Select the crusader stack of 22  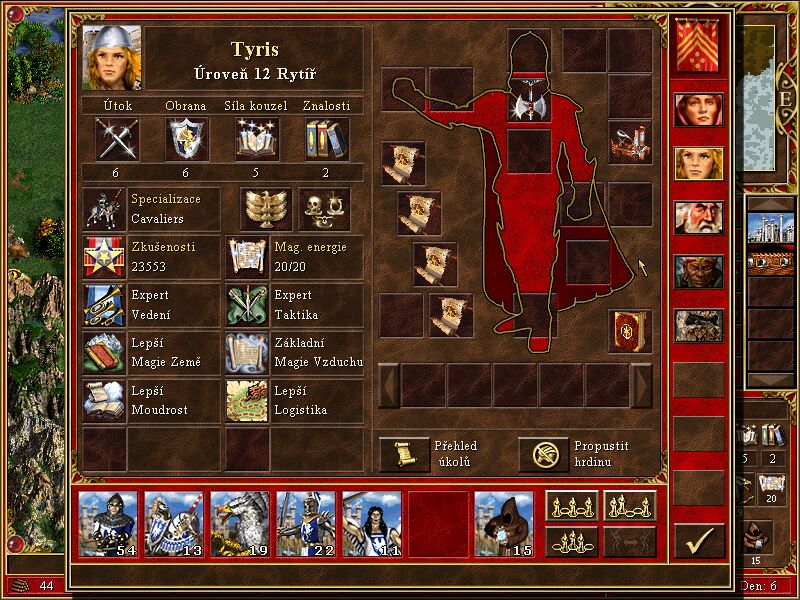(x=306, y=524)
